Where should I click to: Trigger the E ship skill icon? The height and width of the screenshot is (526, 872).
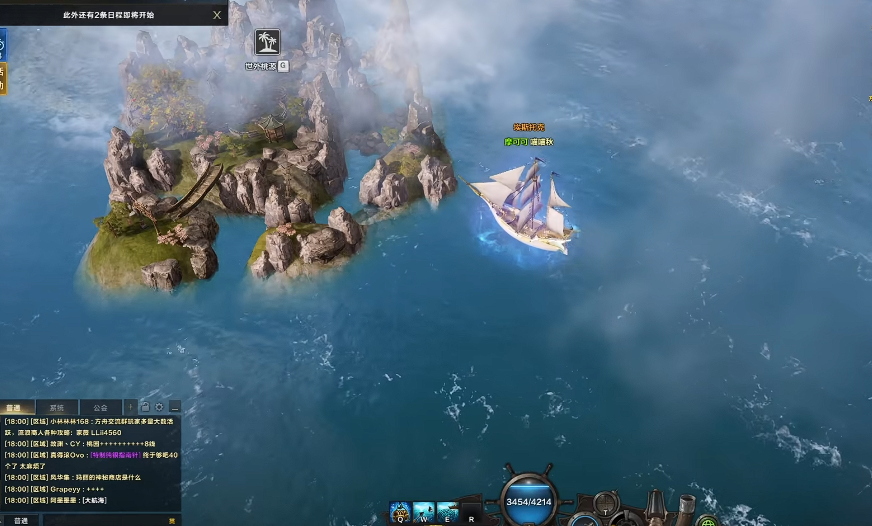click(447, 513)
